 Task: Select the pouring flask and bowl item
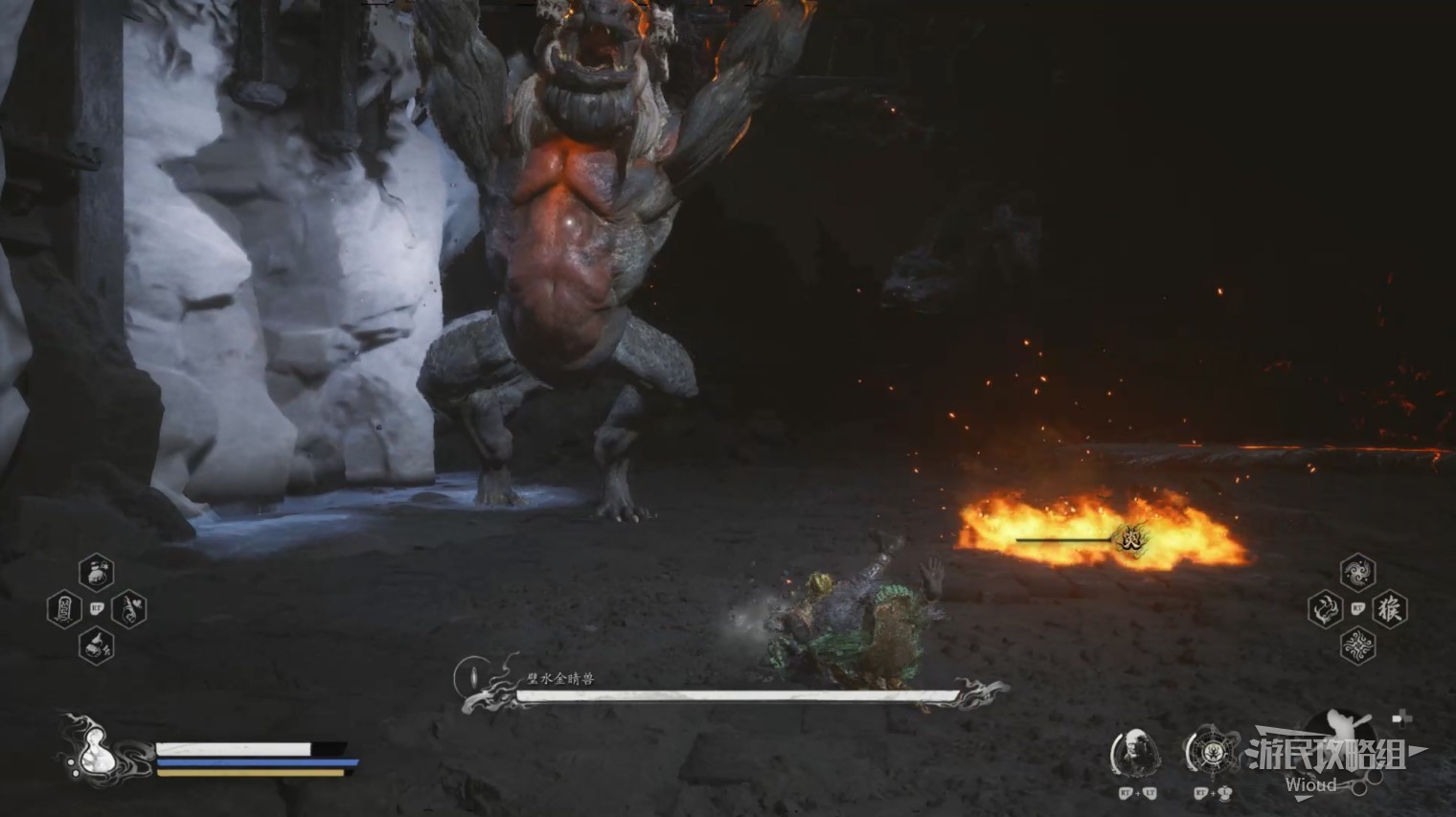pos(96,646)
